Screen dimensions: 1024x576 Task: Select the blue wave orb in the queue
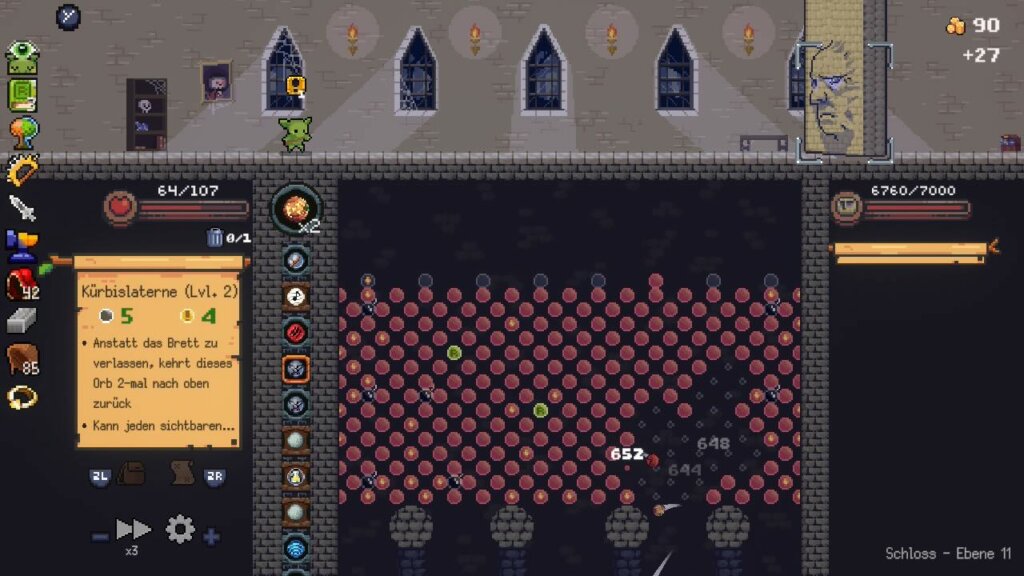tap(296, 548)
